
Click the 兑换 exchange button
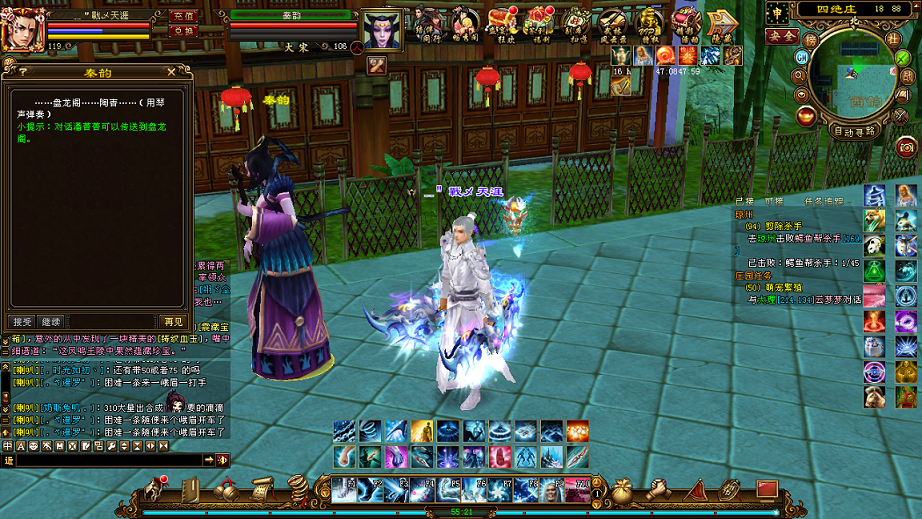click(182, 31)
